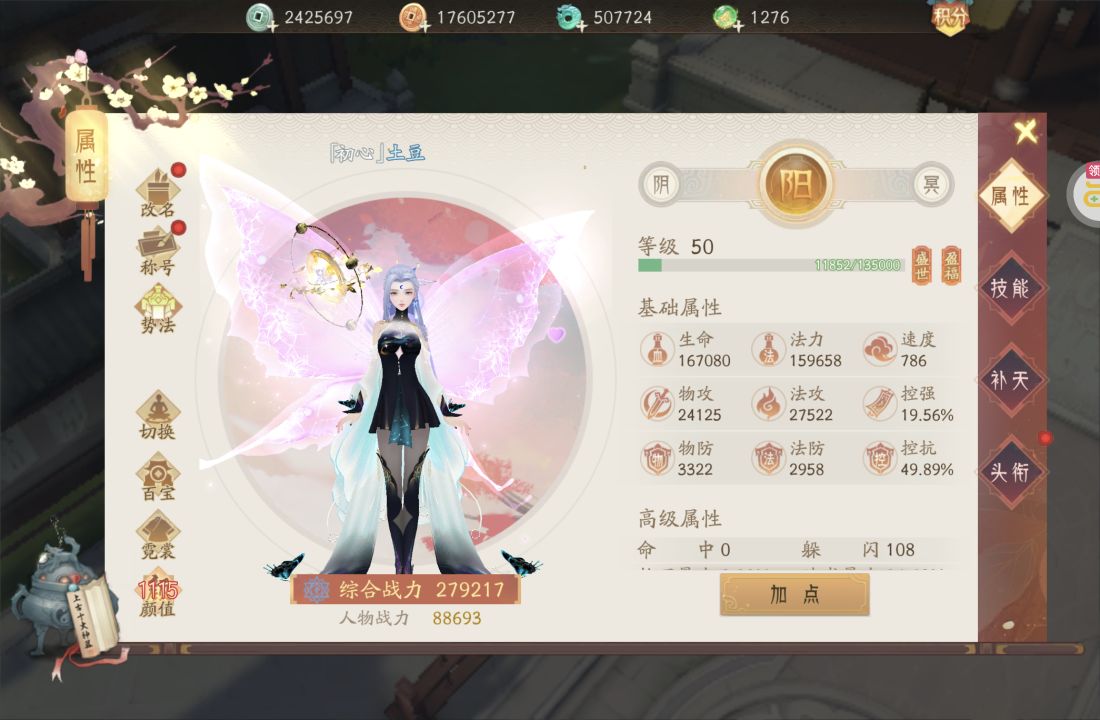Select the 头衔 title tab
This screenshot has width=1100, height=720.
tap(1010, 471)
